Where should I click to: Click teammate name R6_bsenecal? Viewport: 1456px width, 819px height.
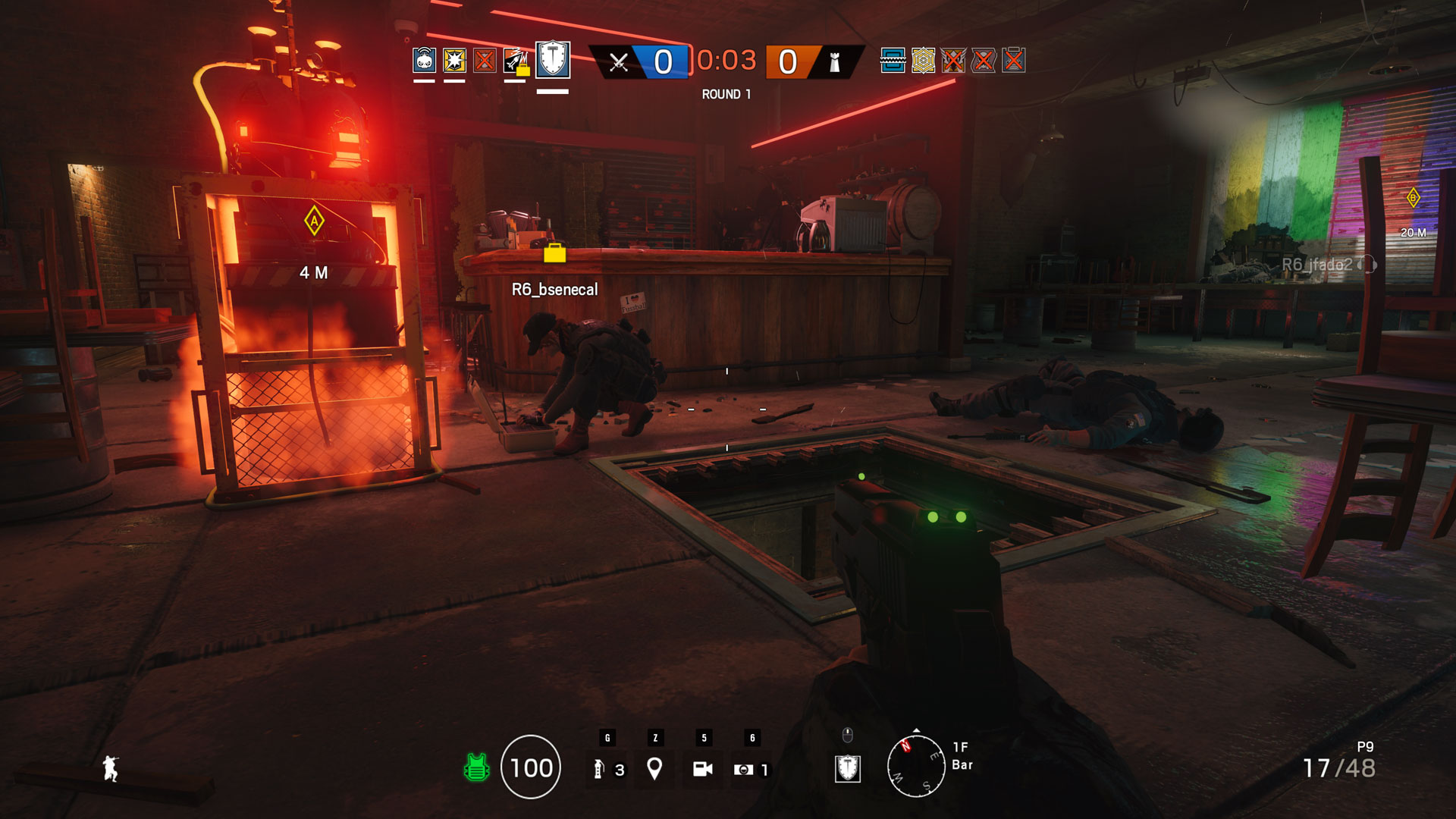point(554,290)
